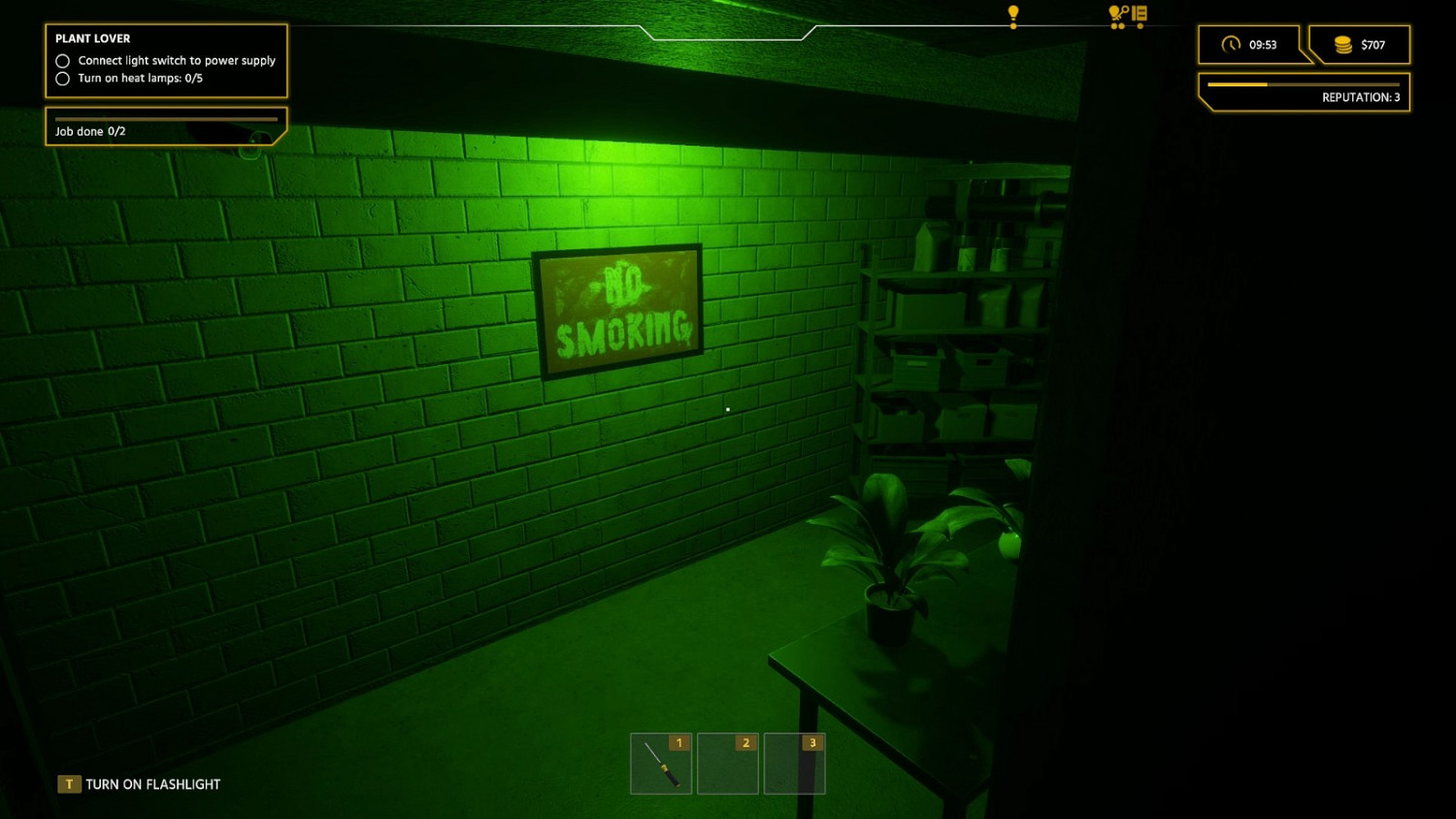Click the clock icon beside the 09:53 time

coord(1233,45)
